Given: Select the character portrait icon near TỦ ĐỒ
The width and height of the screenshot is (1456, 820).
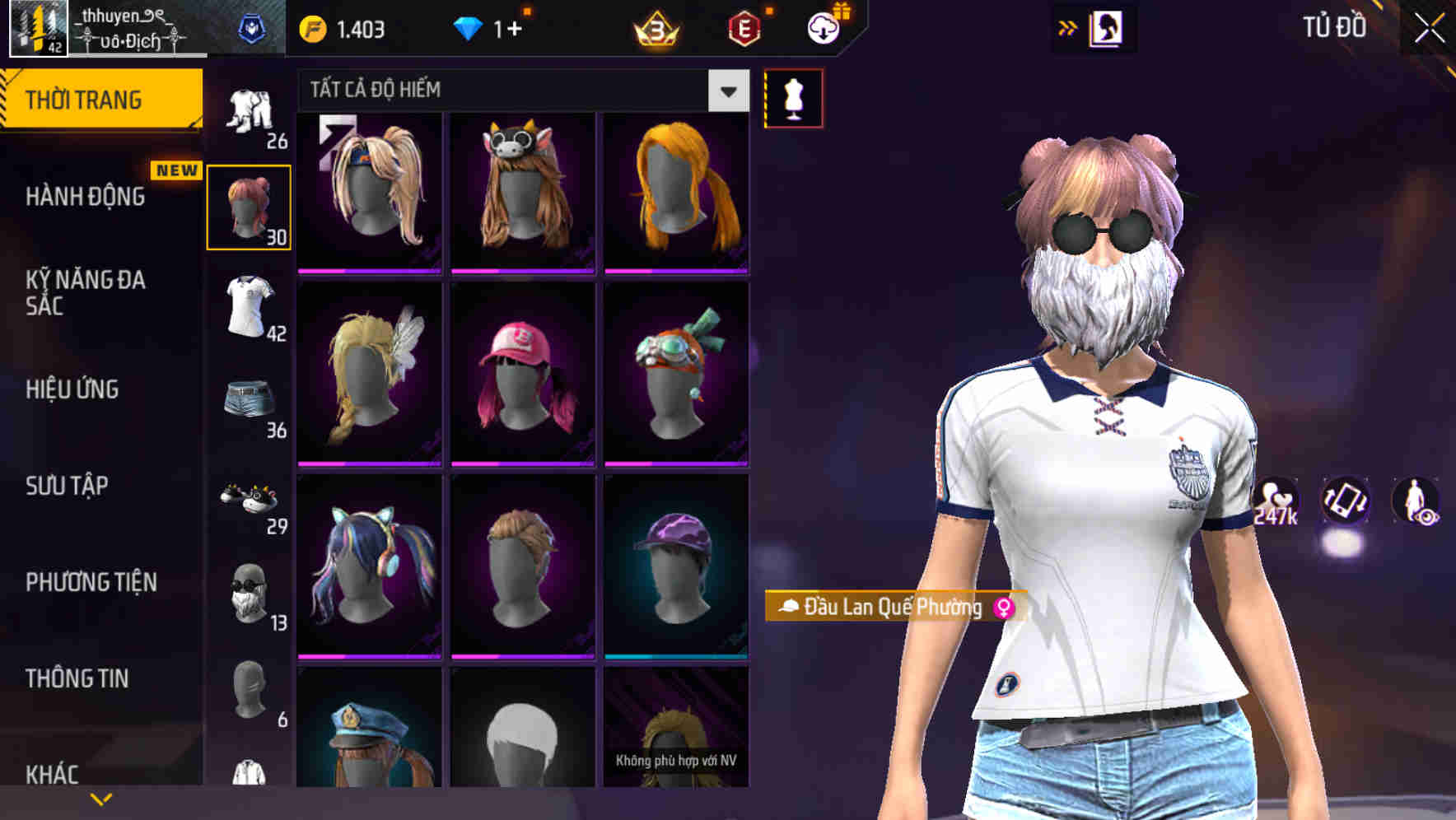Looking at the screenshot, I should click(1108, 27).
